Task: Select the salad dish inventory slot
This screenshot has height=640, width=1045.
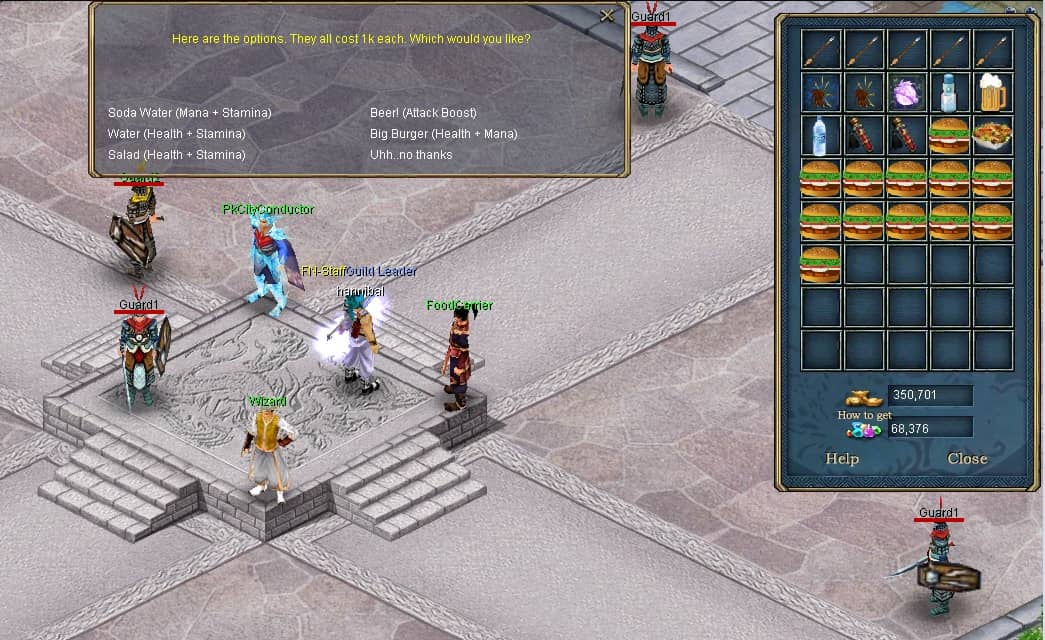Action: (993, 135)
